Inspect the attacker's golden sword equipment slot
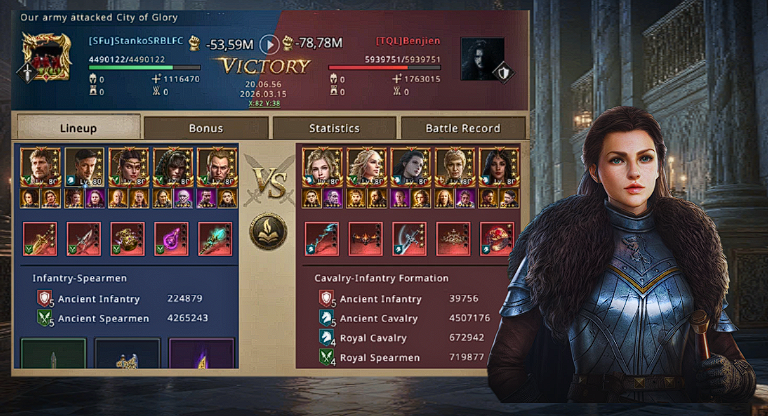 tap(40, 239)
